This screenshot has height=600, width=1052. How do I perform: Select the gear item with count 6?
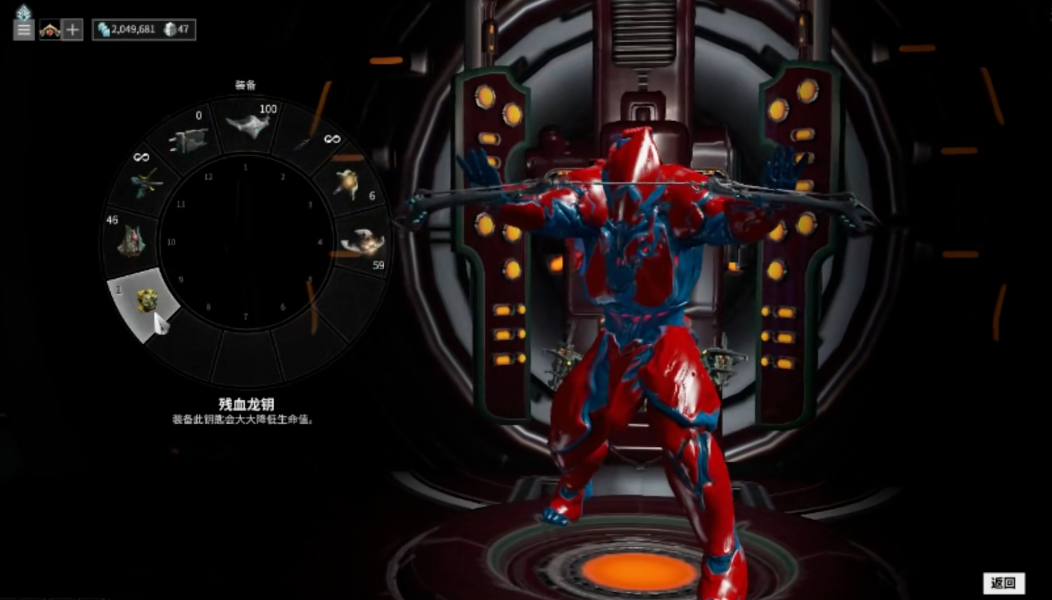(x=347, y=183)
